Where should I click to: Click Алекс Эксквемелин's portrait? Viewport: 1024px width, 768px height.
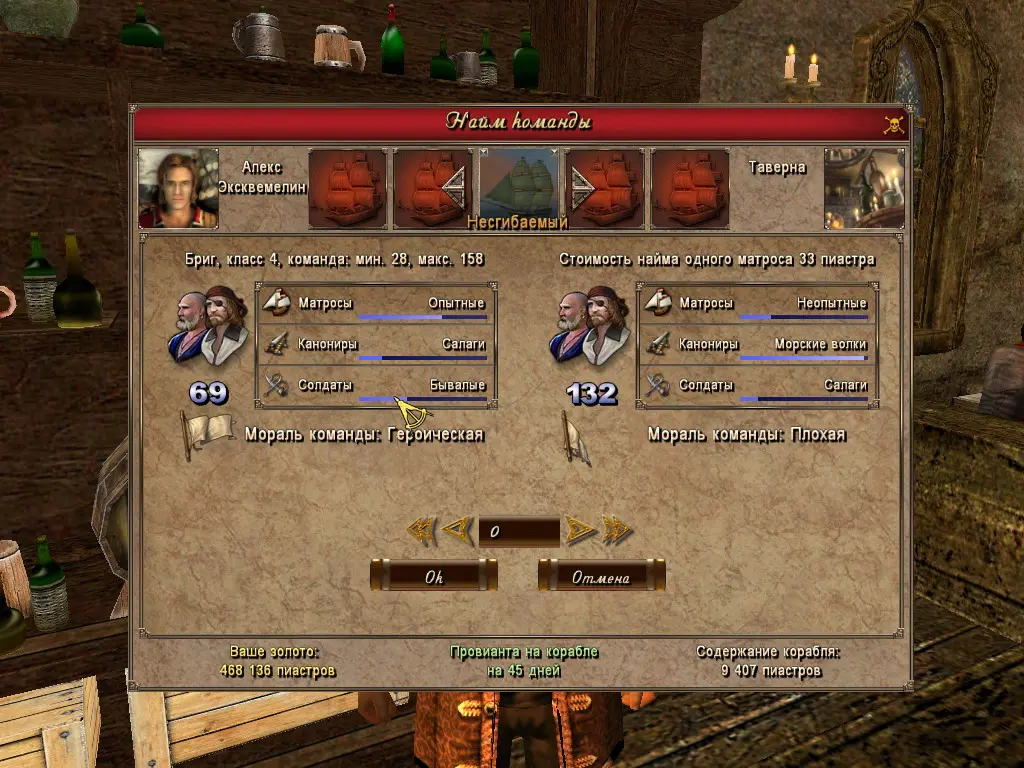coord(178,188)
